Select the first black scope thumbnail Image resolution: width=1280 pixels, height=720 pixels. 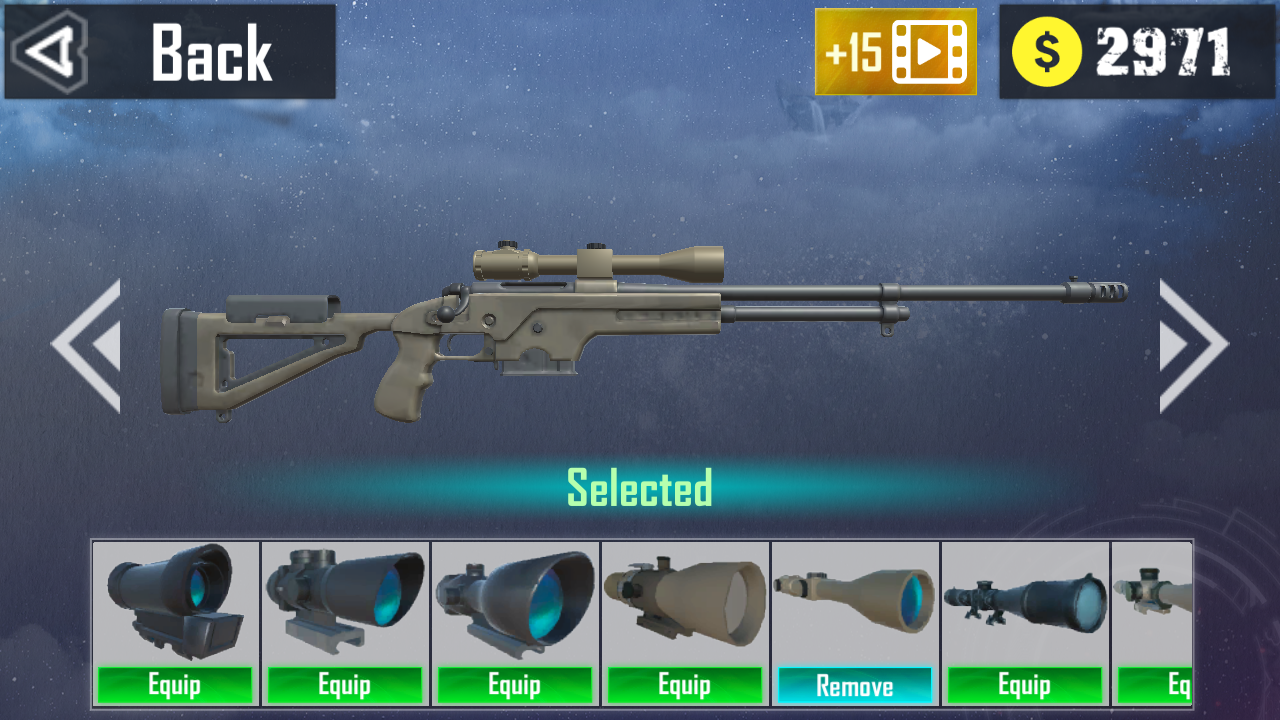point(175,600)
